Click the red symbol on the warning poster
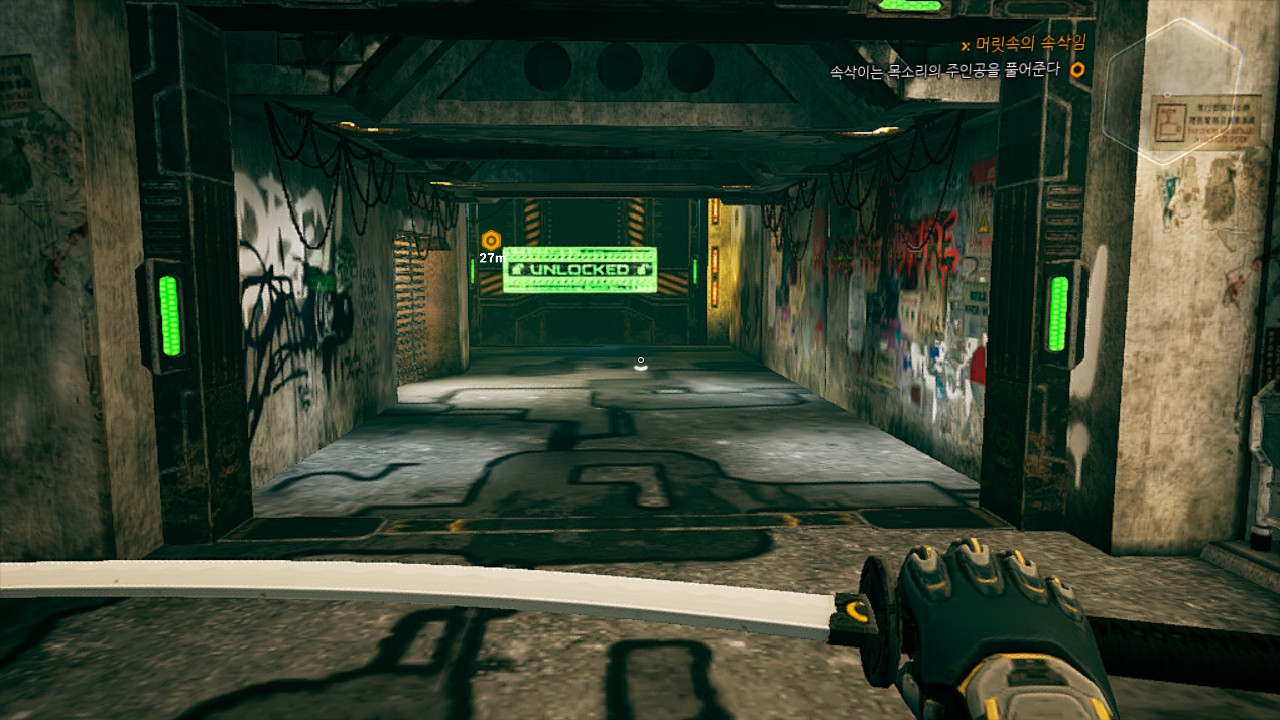Screen dimensions: 1280x720 coord(1172,122)
